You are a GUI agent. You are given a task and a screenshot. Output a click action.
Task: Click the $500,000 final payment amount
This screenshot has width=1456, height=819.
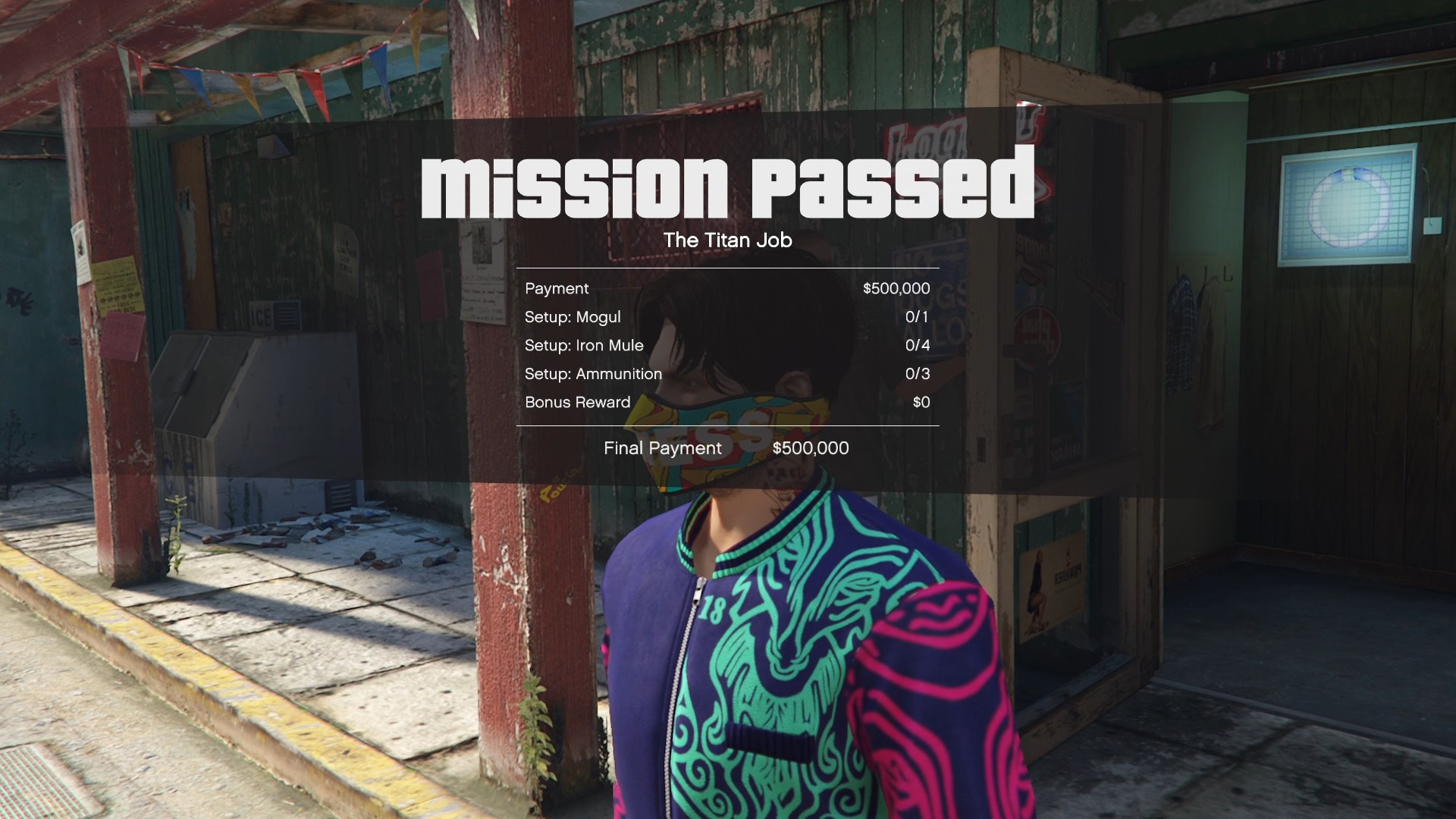(811, 448)
